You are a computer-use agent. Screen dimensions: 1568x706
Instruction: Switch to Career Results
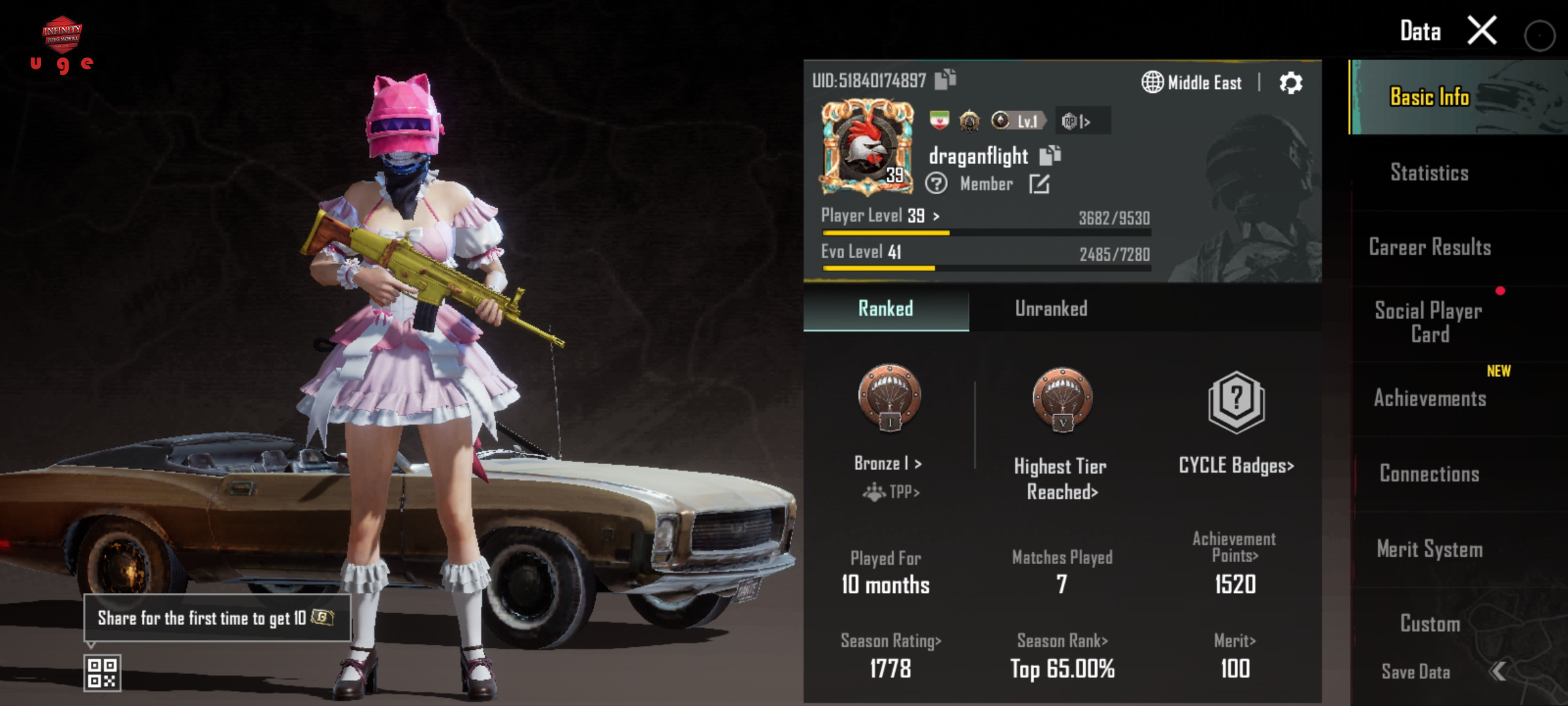(1429, 247)
